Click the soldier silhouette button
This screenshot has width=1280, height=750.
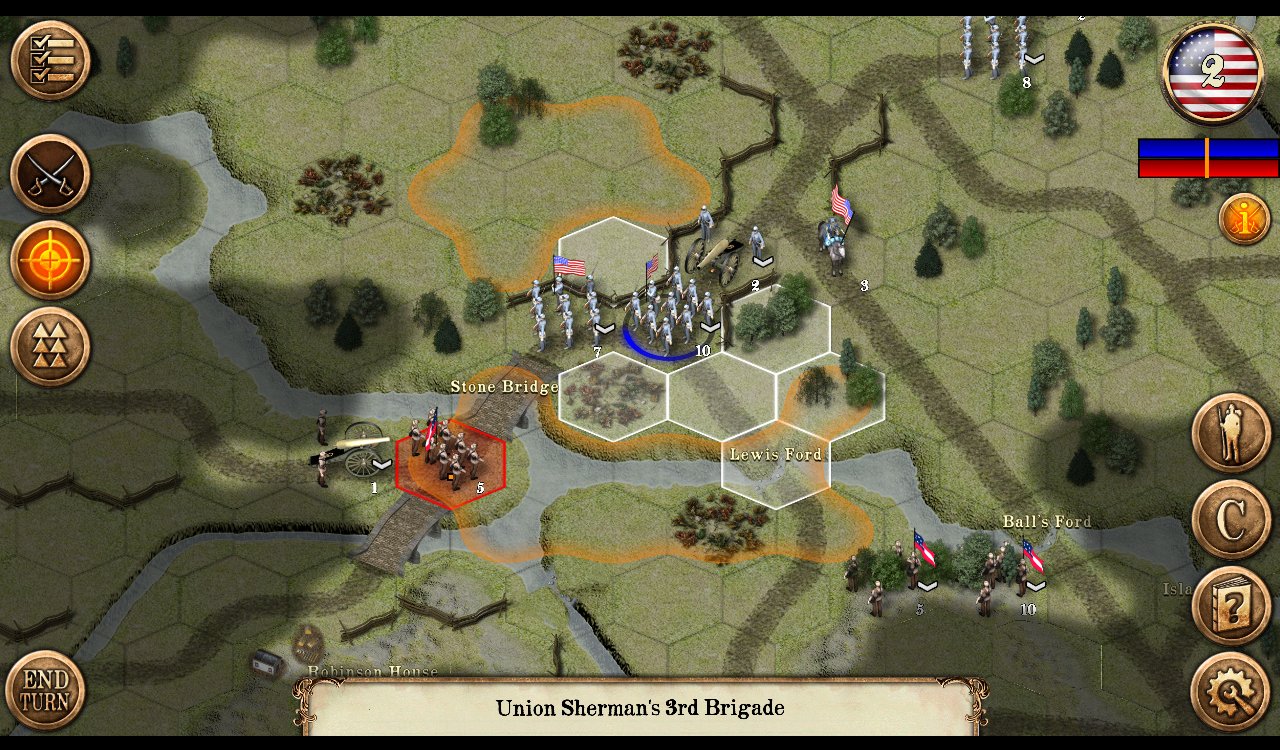click(x=1231, y=433)
